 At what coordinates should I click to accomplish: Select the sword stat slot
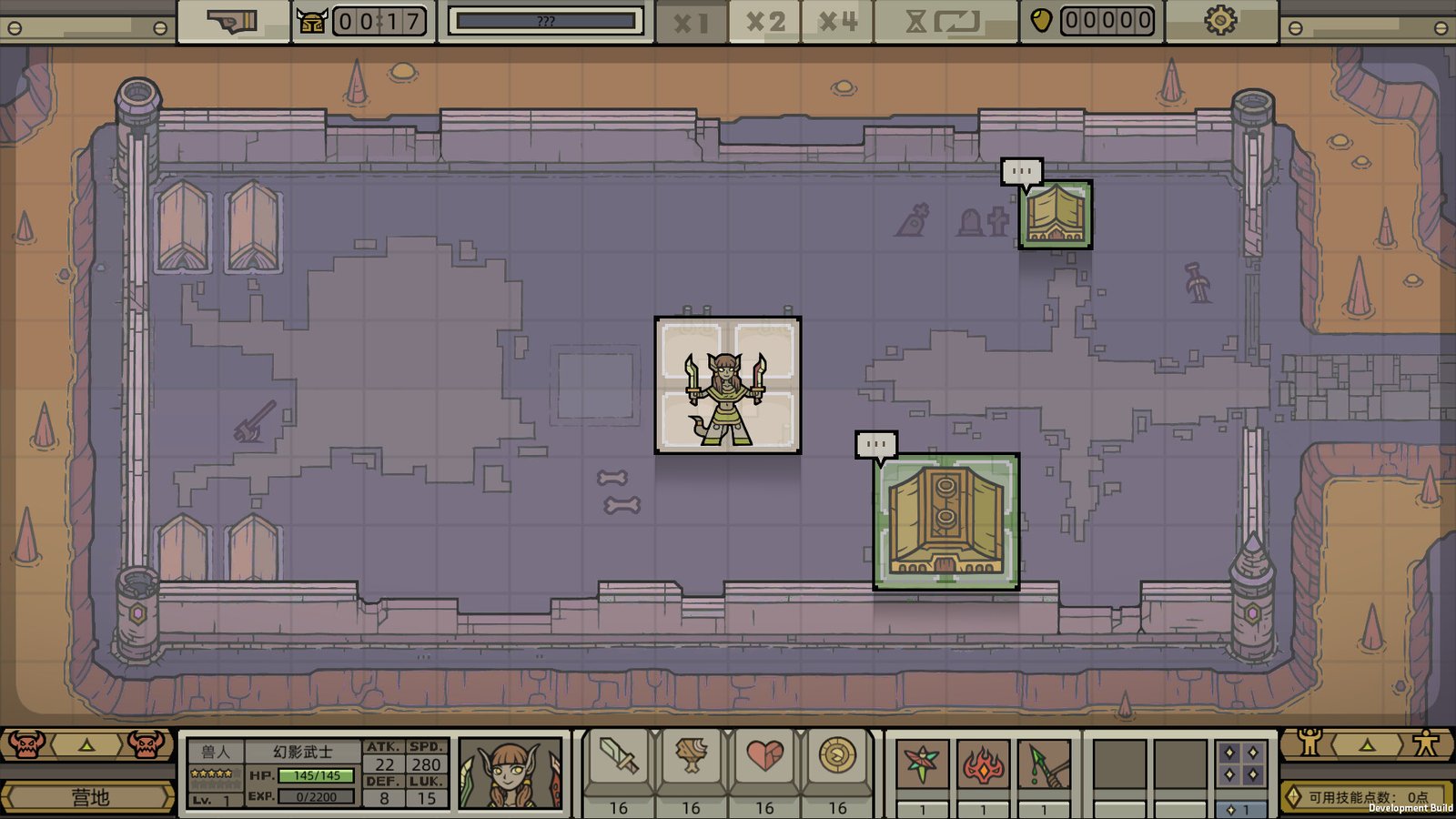[x=618, y=757]
